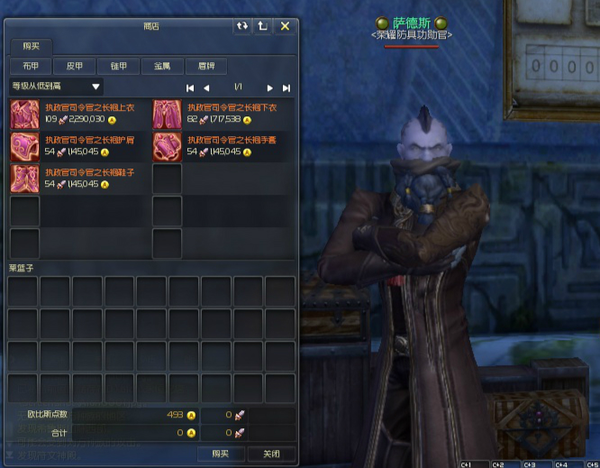Jump to the first shop page
Viewport: 600px width, 468px height.
coord(191,88)
